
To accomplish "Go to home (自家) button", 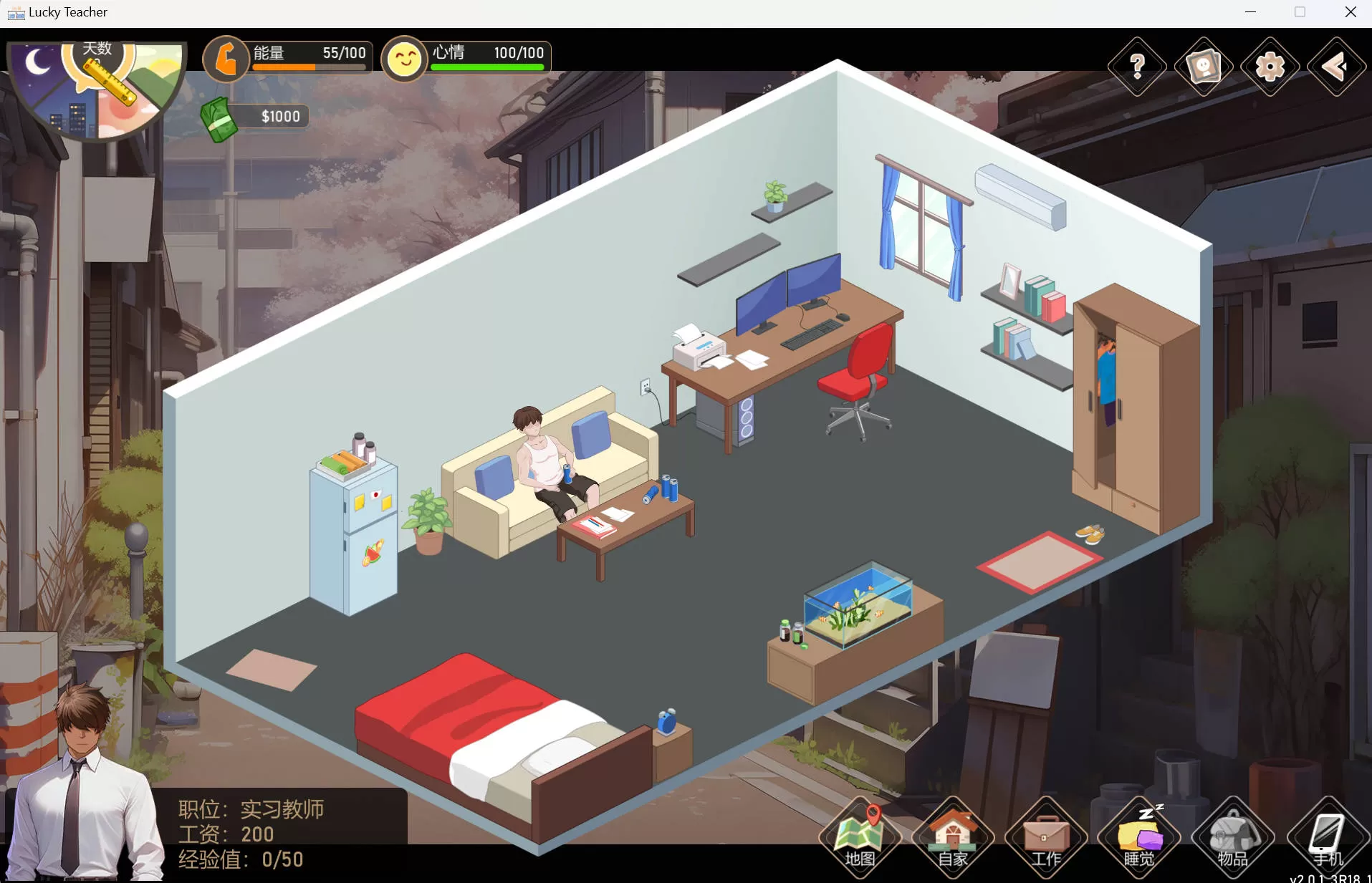I will click(953, 838).
